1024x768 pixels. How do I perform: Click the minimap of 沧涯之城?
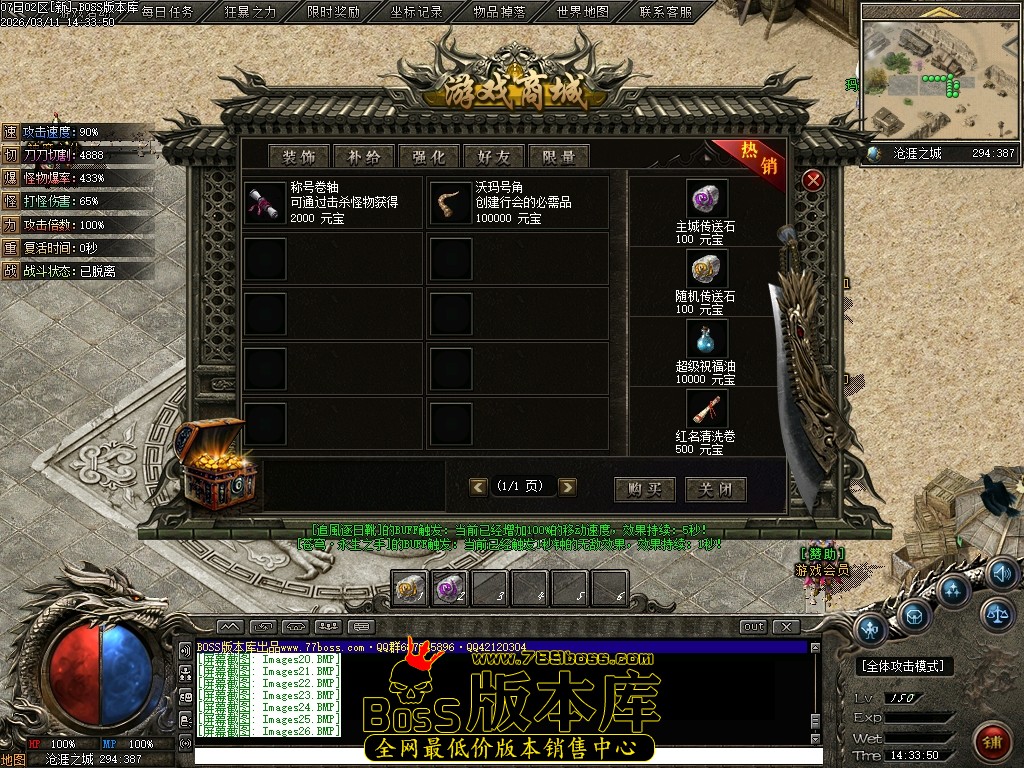click(x=938, y=80)
